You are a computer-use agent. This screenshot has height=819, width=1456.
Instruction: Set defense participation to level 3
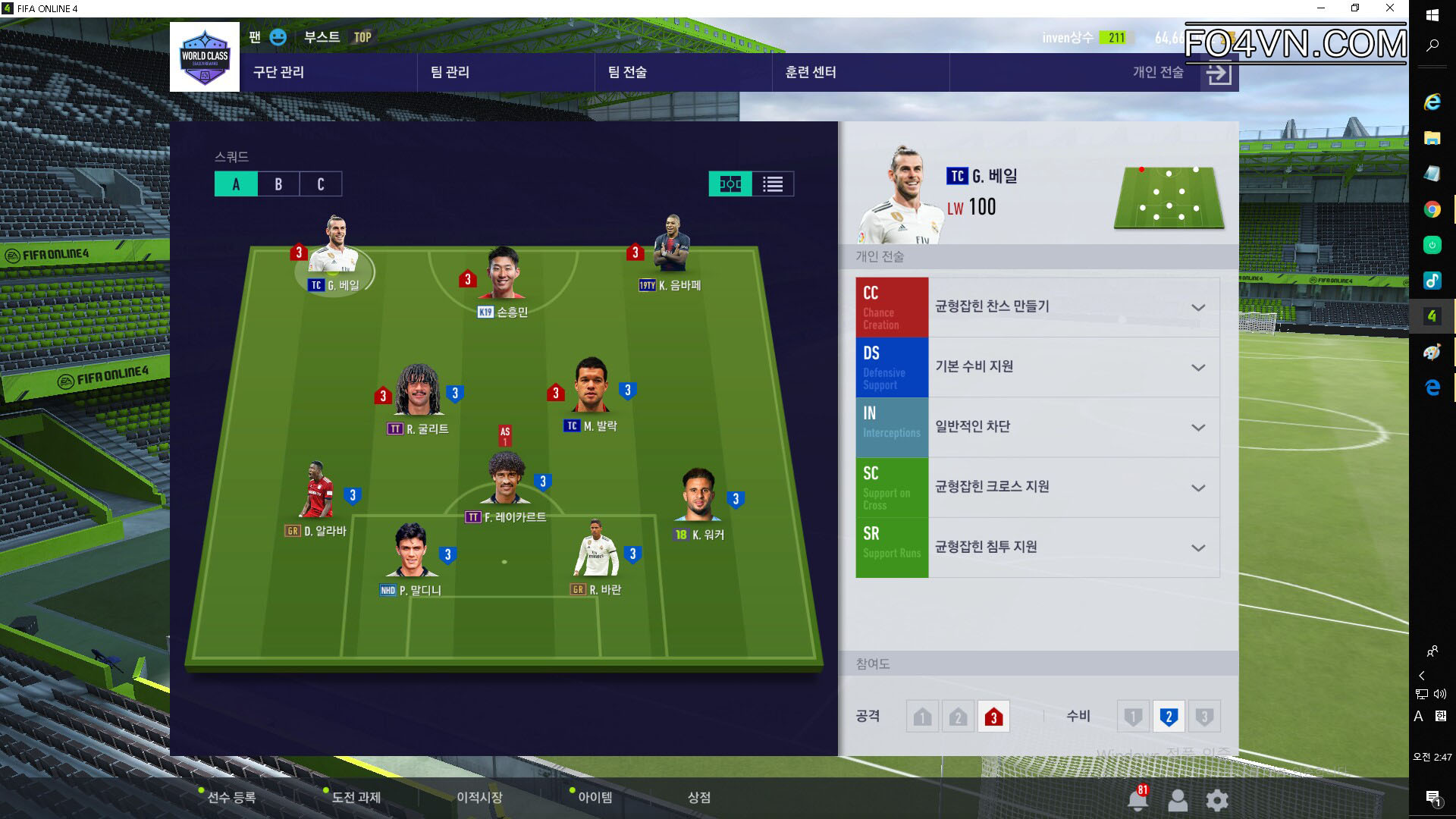pos(1203,717)
